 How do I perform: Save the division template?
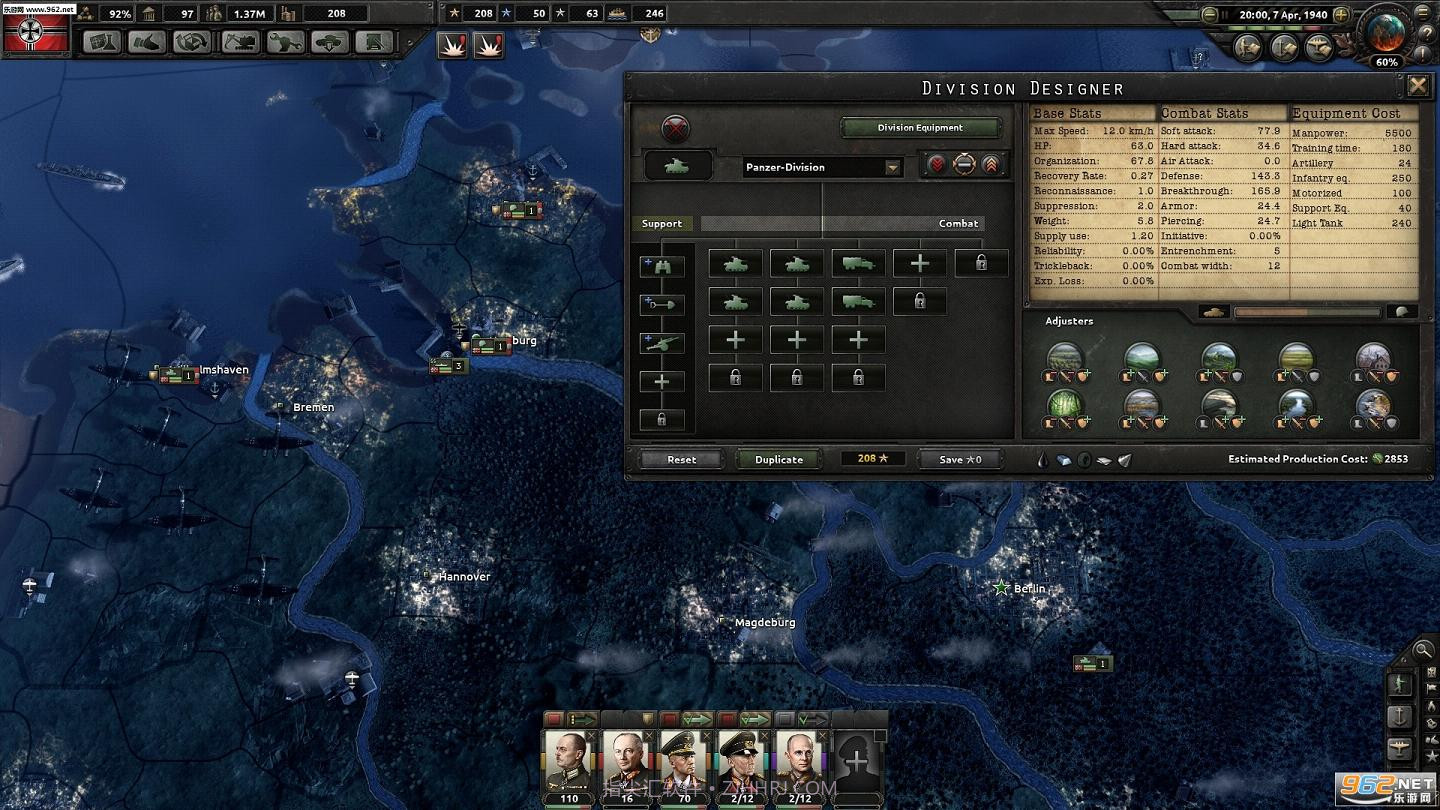point(960,459)
